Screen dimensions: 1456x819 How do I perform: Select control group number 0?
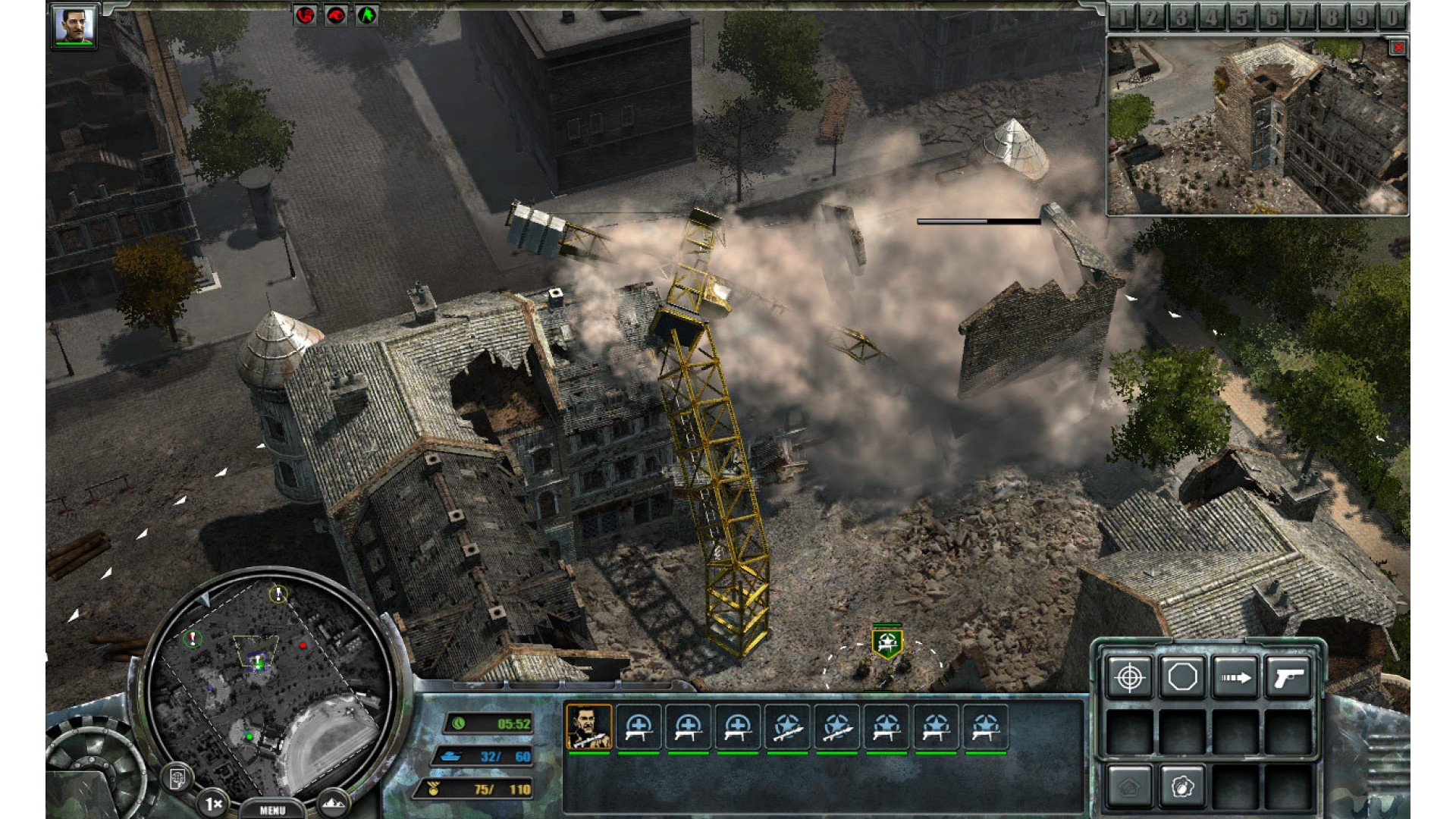1392,17
